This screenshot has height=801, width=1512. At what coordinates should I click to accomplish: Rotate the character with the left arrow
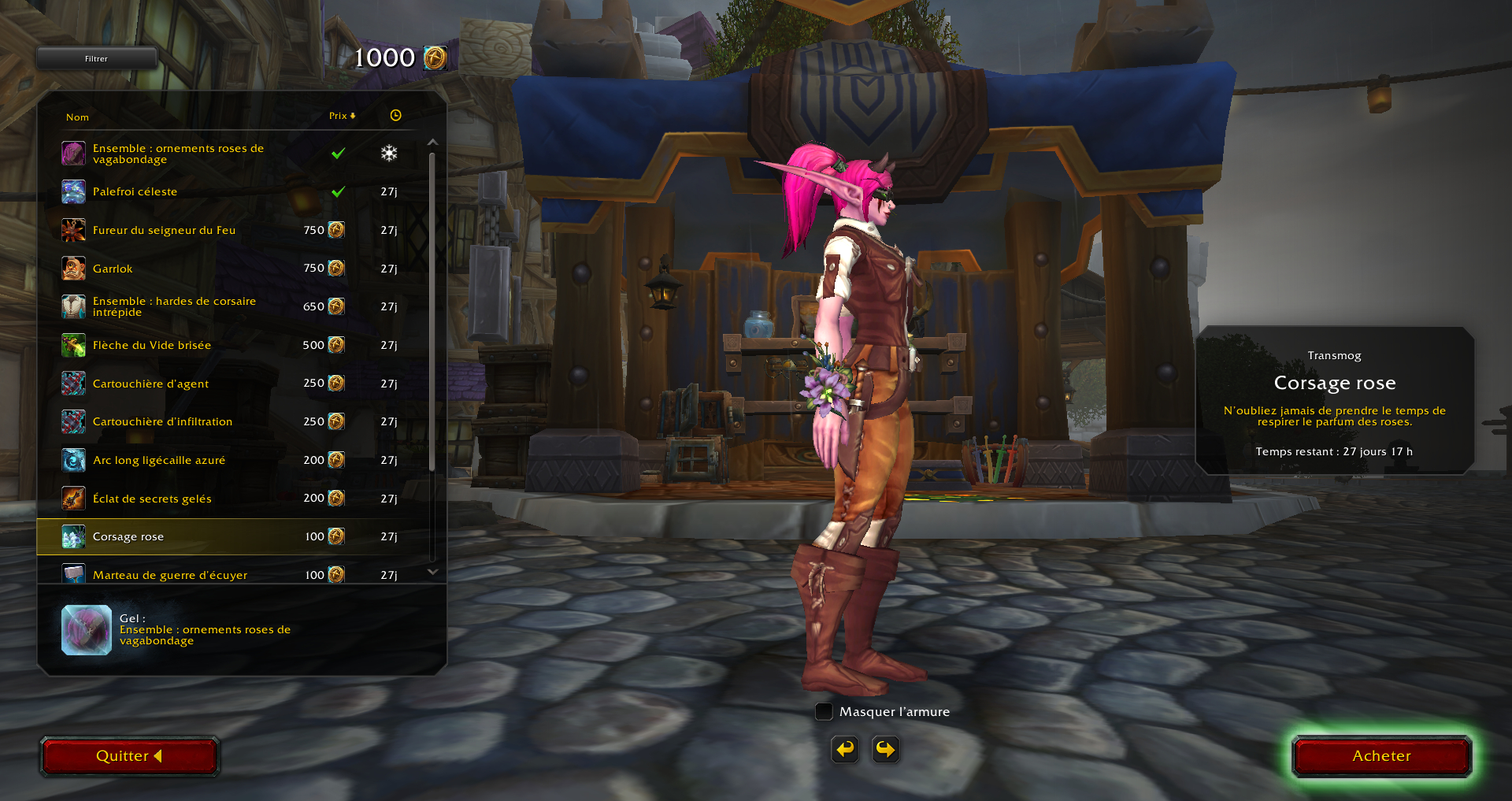[x=845, y=749]
